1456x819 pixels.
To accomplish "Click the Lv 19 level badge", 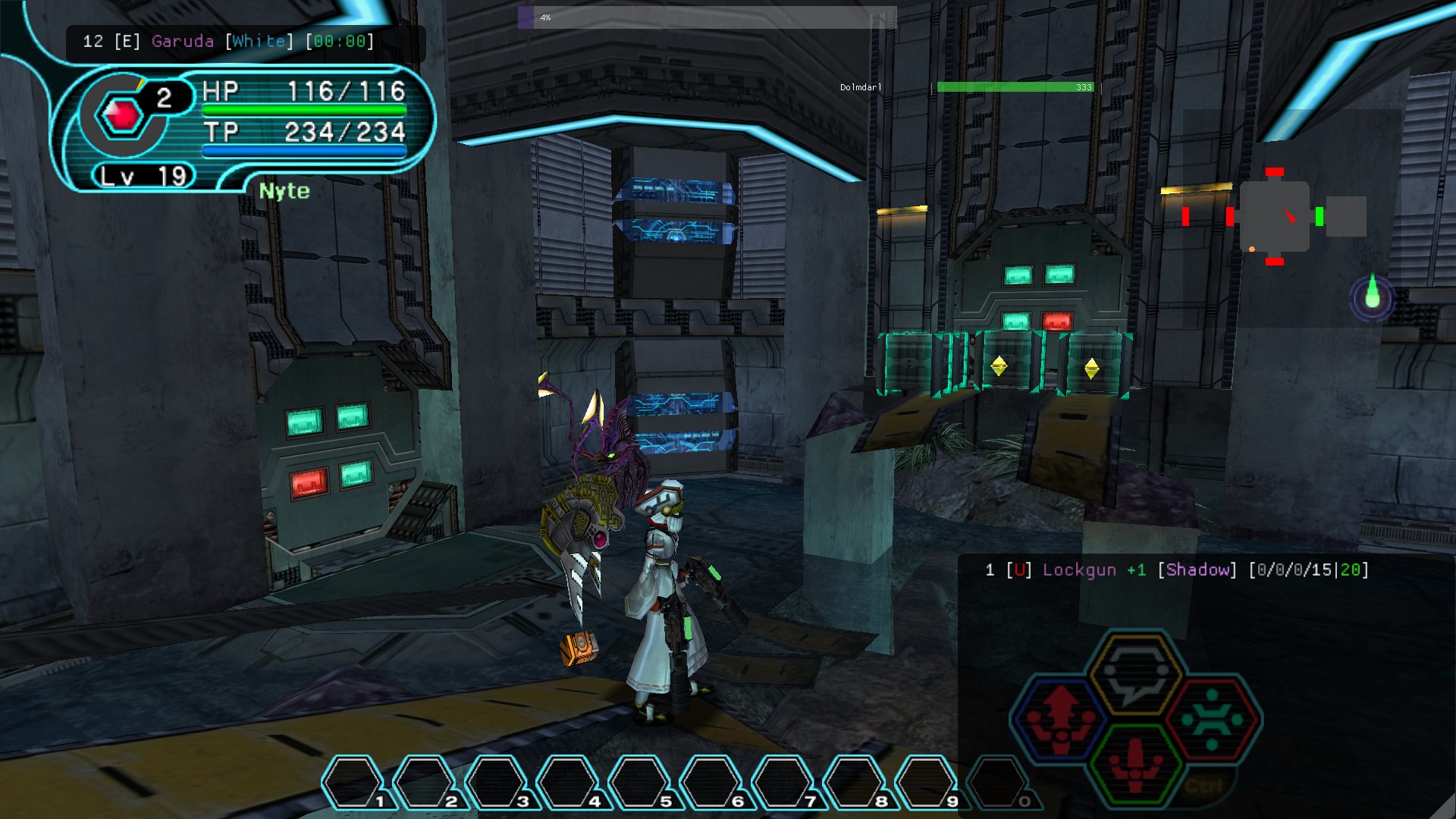I will tap(144, 177).
